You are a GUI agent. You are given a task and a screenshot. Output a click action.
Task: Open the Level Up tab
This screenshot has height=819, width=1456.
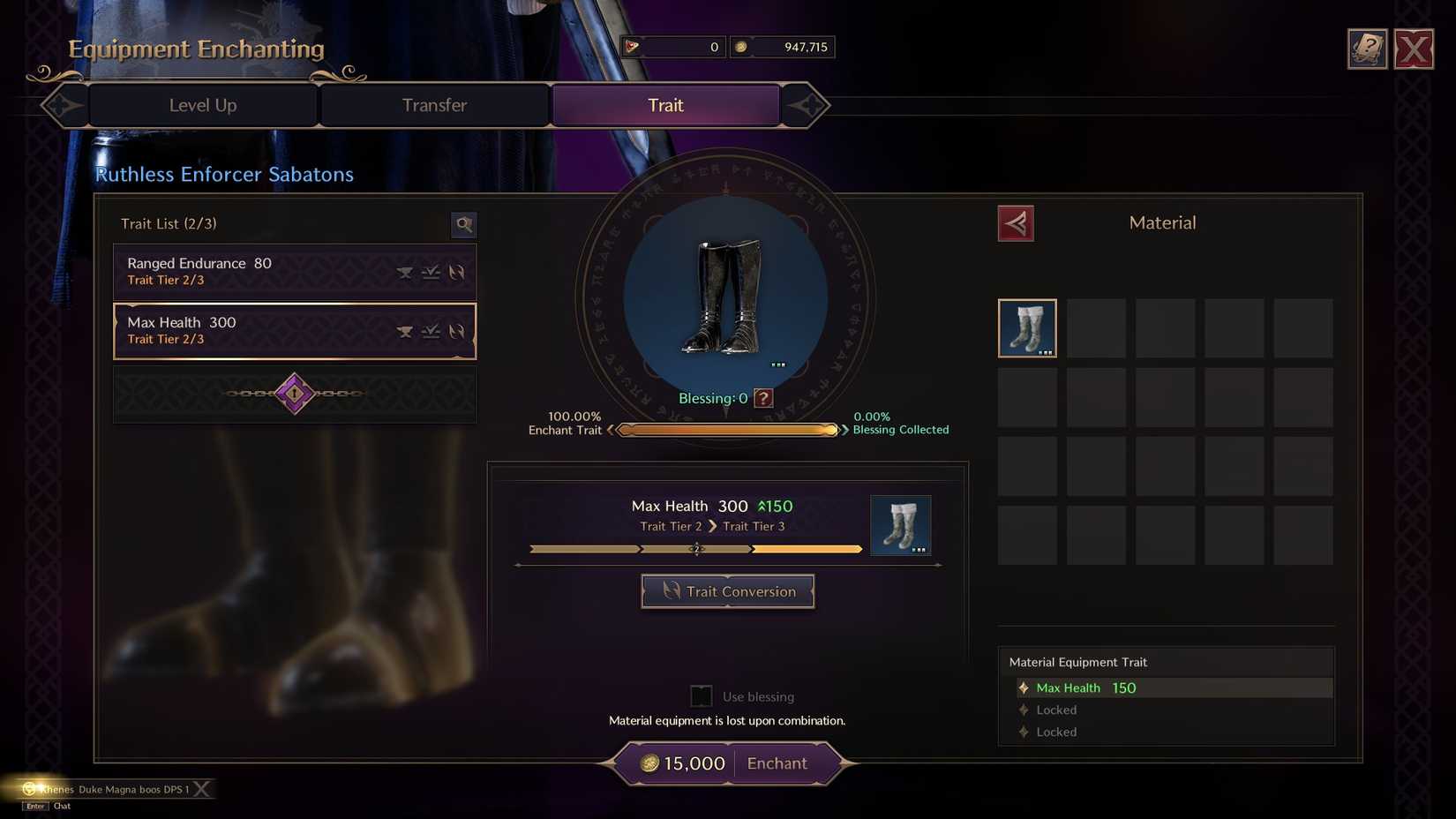point(201,105)
